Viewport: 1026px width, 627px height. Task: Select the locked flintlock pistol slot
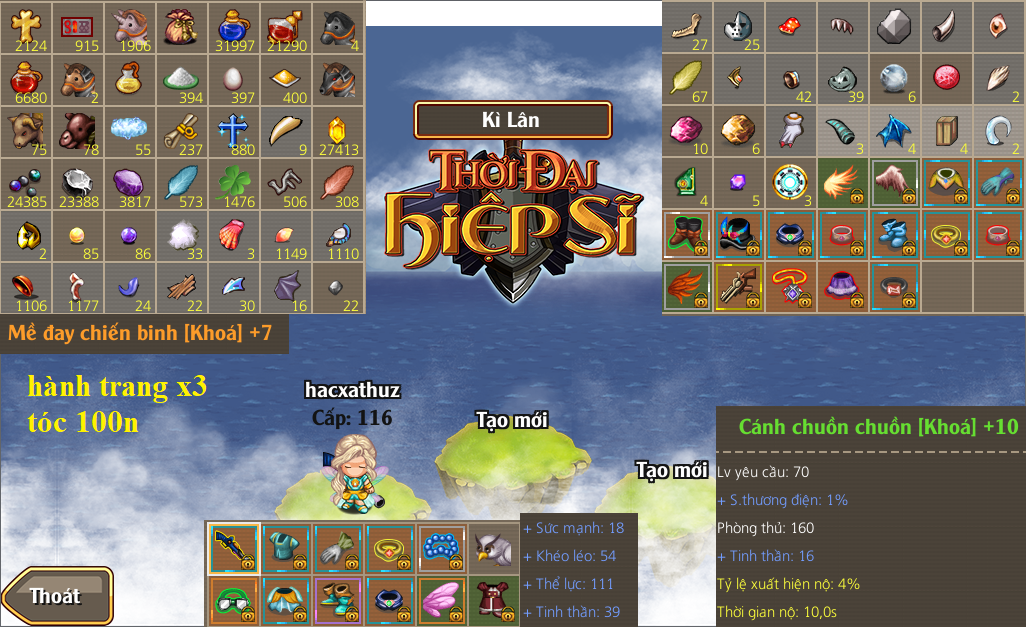(740, 287)
